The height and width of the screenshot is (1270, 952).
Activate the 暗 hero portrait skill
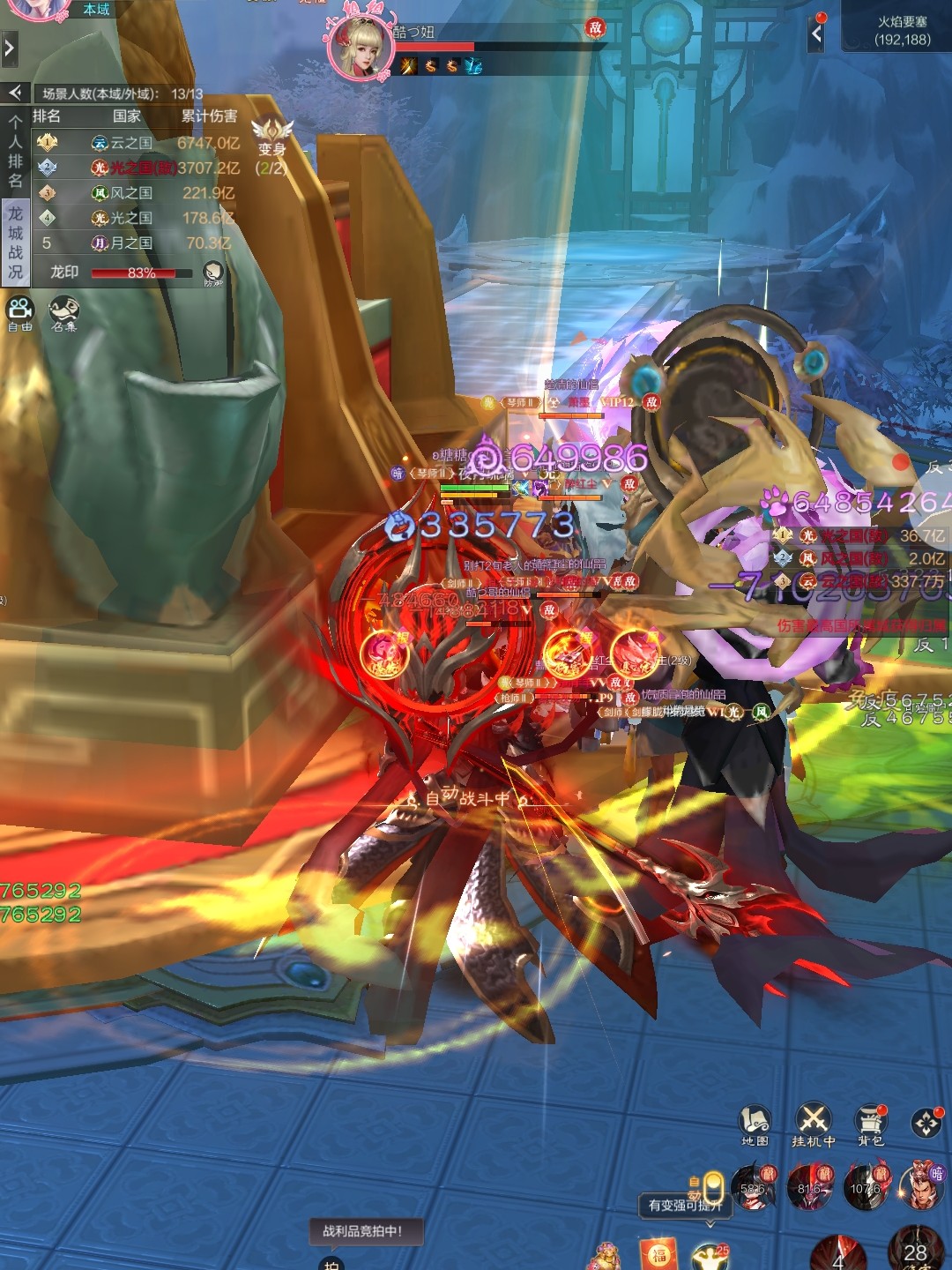[x=921, y=1184]
